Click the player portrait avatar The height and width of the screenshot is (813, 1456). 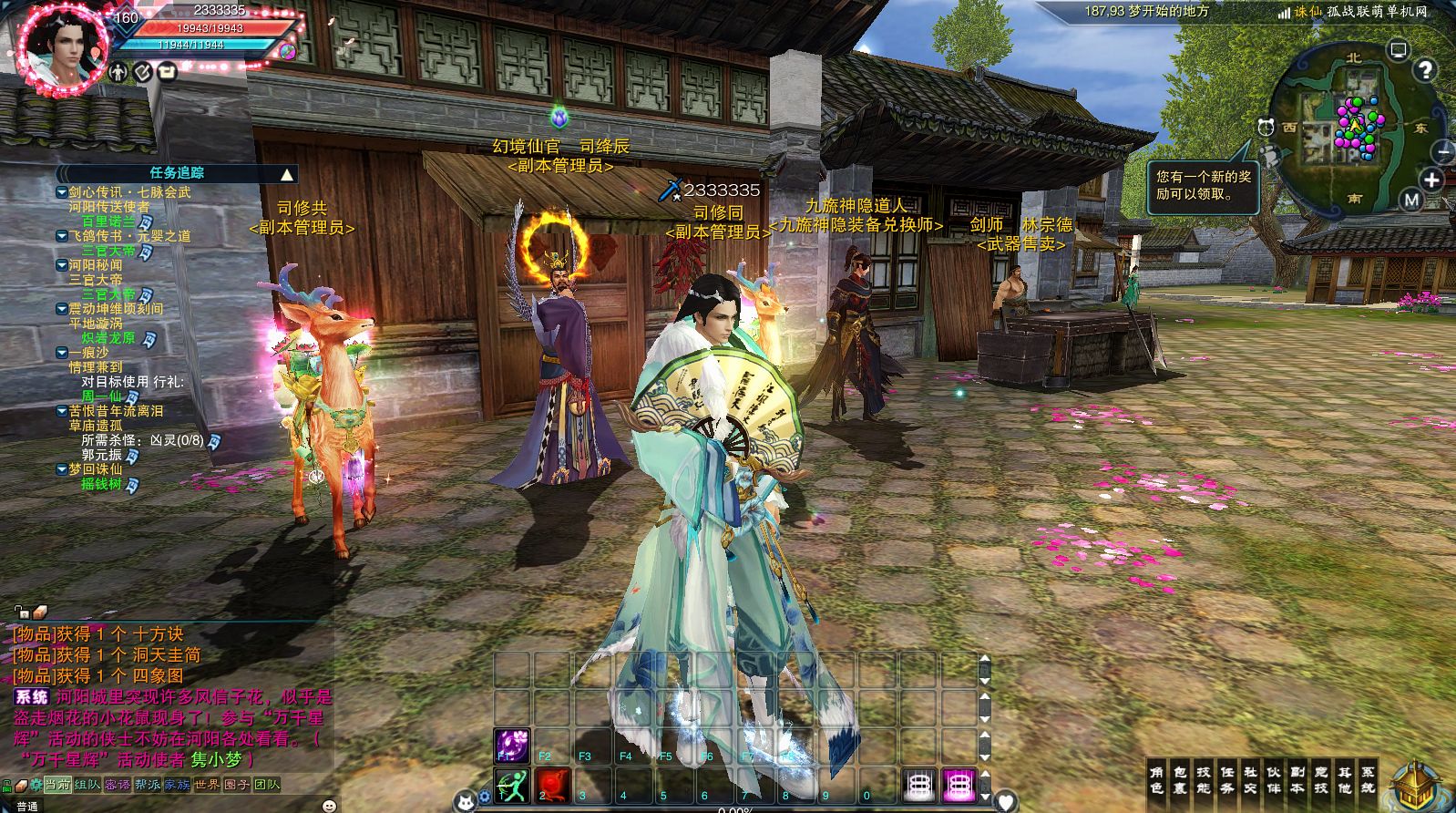(62, 48)
